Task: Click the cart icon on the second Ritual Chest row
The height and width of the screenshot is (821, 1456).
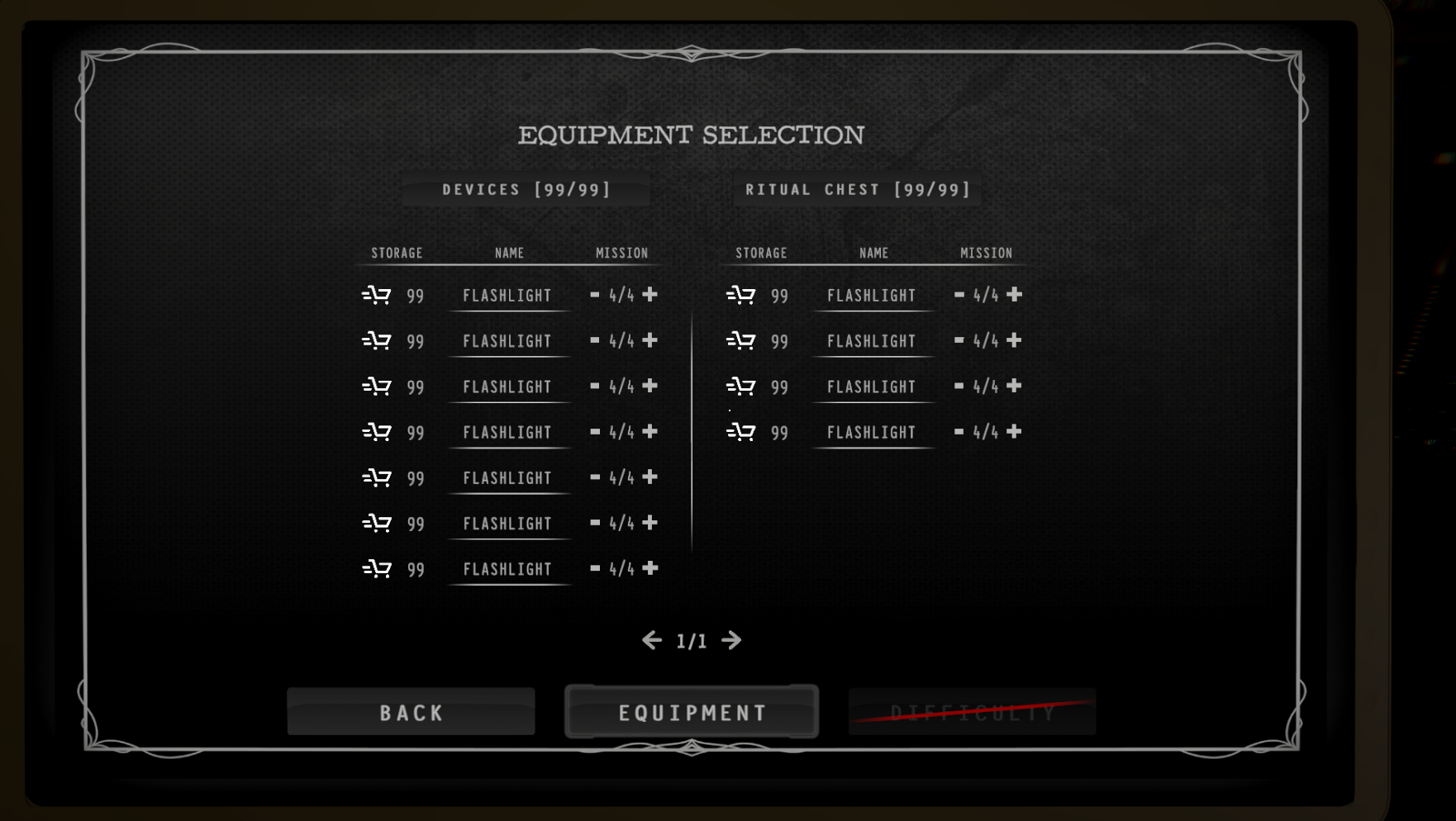Action: click(742, 340)
